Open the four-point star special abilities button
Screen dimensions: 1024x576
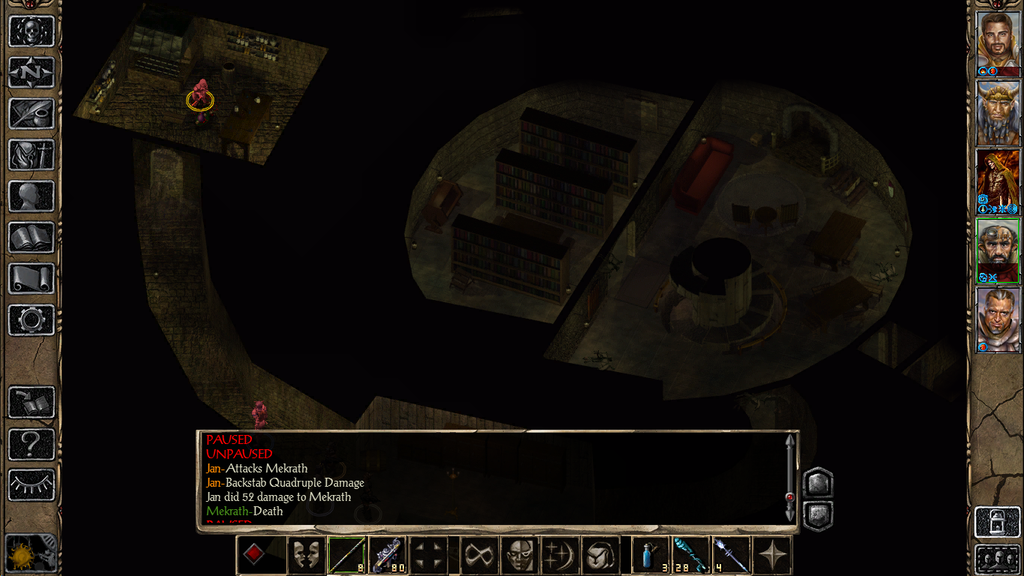coord(773,555)
